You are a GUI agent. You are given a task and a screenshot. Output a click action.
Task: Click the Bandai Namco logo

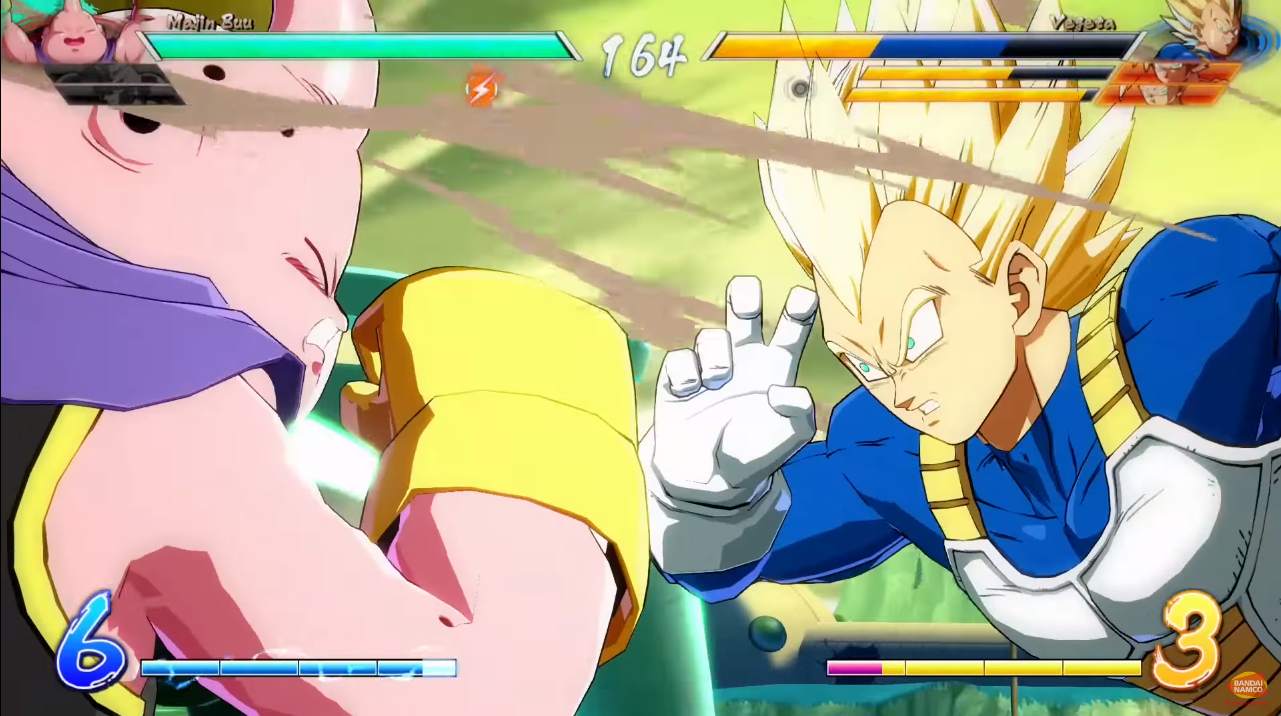coord(1249,685)
